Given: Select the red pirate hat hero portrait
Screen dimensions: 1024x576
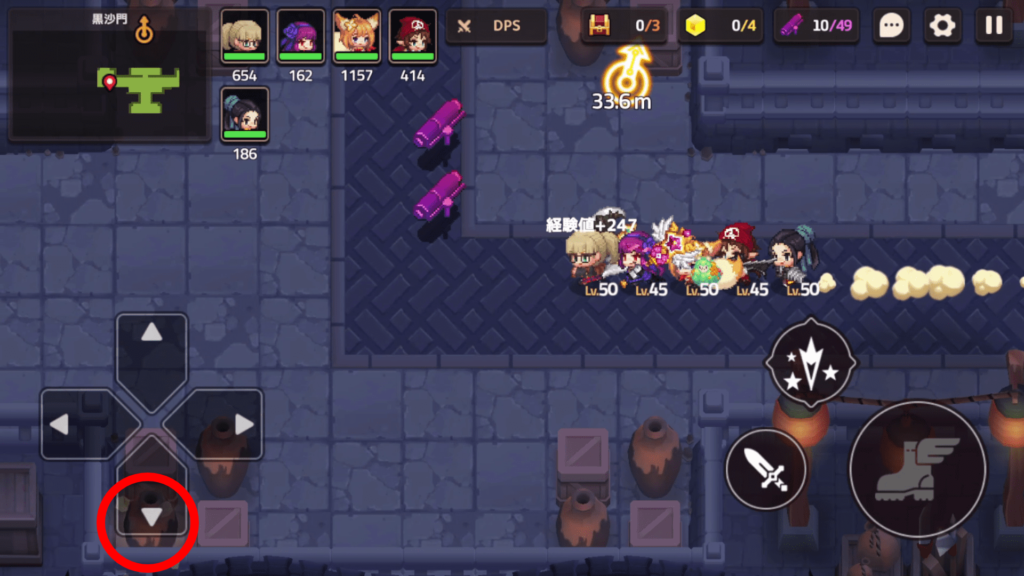Looking at the screenshot, I should coord(412,36).
